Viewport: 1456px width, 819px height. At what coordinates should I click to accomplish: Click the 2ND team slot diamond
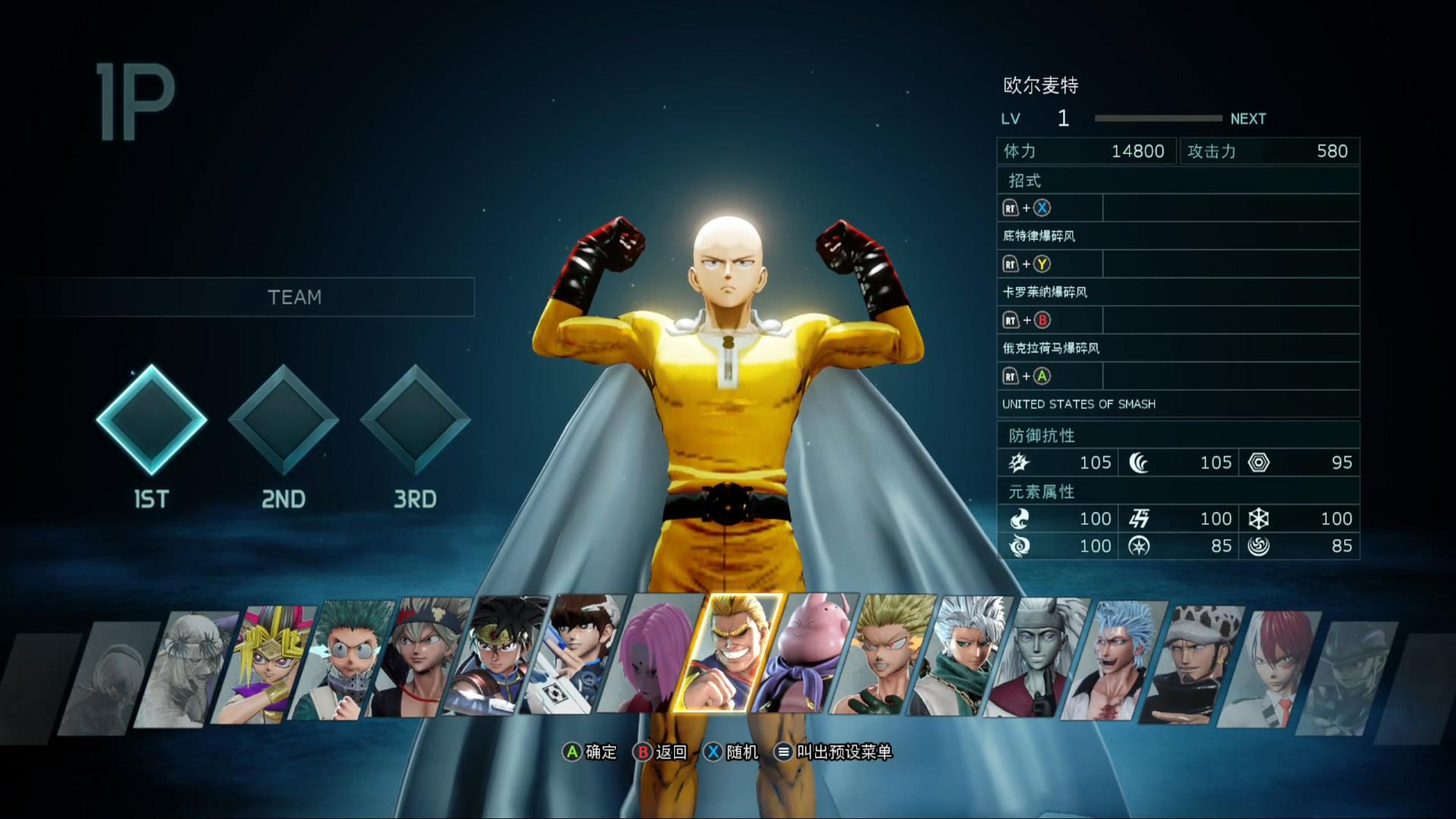(283, 419)
